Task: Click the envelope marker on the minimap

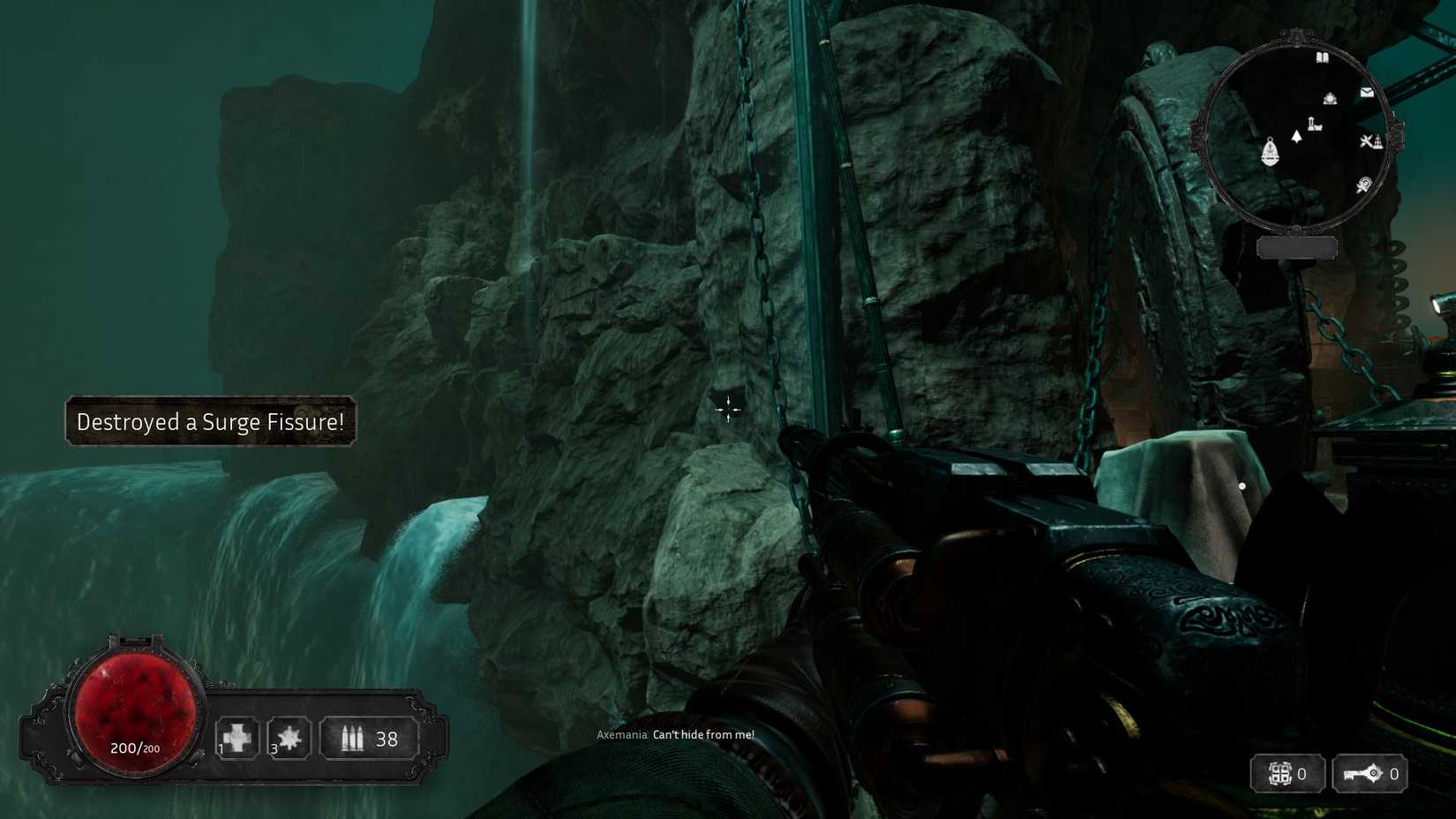Action: pos(1367,92)
